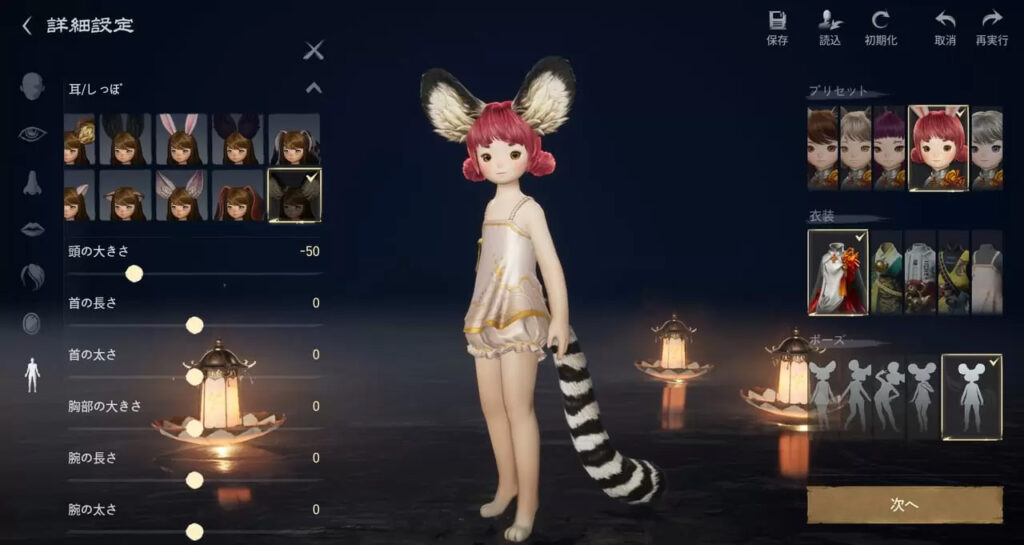Proceed with the 次へ button
This screenshot has width=1024, height=545.
coord(904,505)
